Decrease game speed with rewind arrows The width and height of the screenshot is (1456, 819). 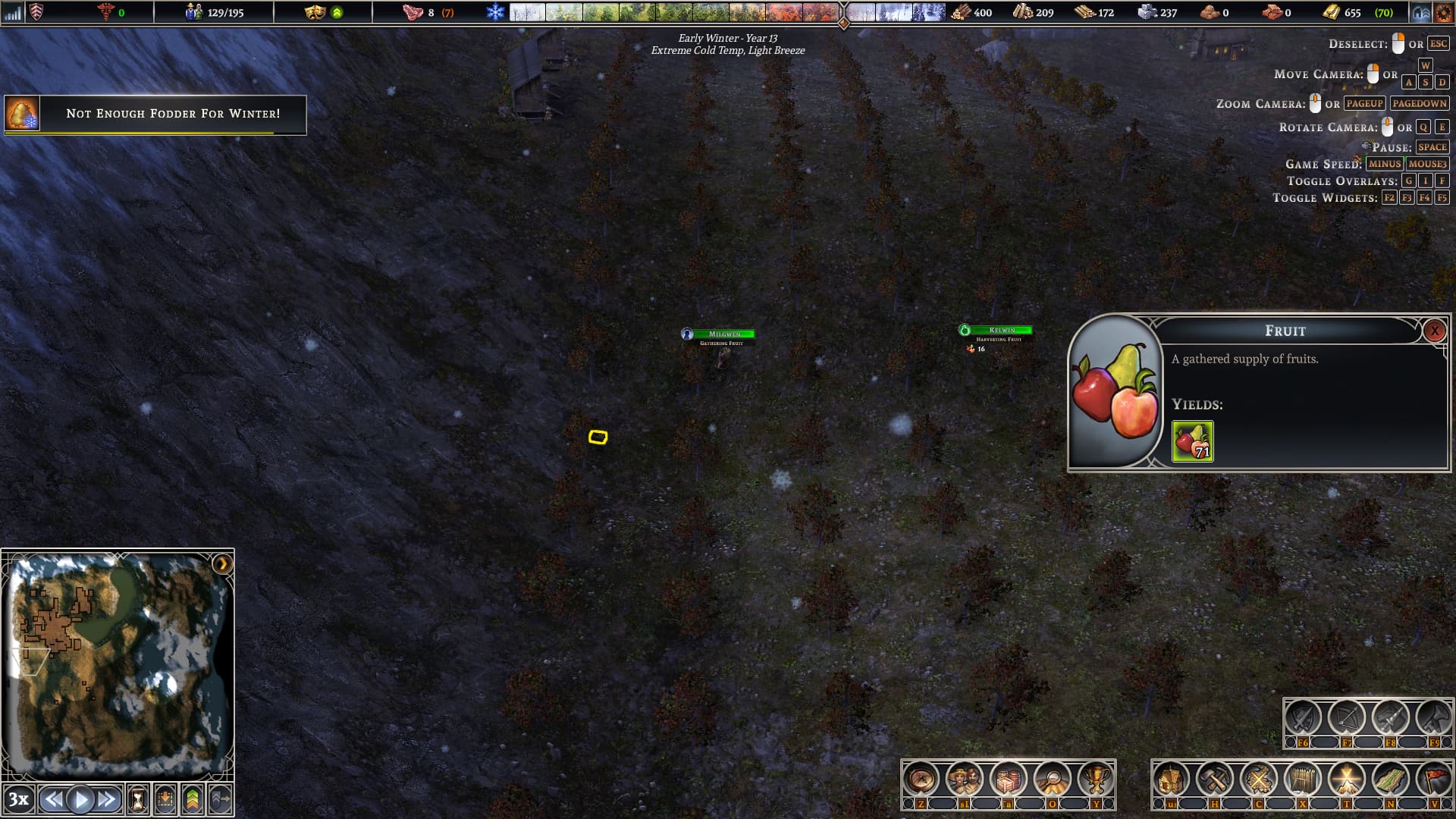[53, 799]
